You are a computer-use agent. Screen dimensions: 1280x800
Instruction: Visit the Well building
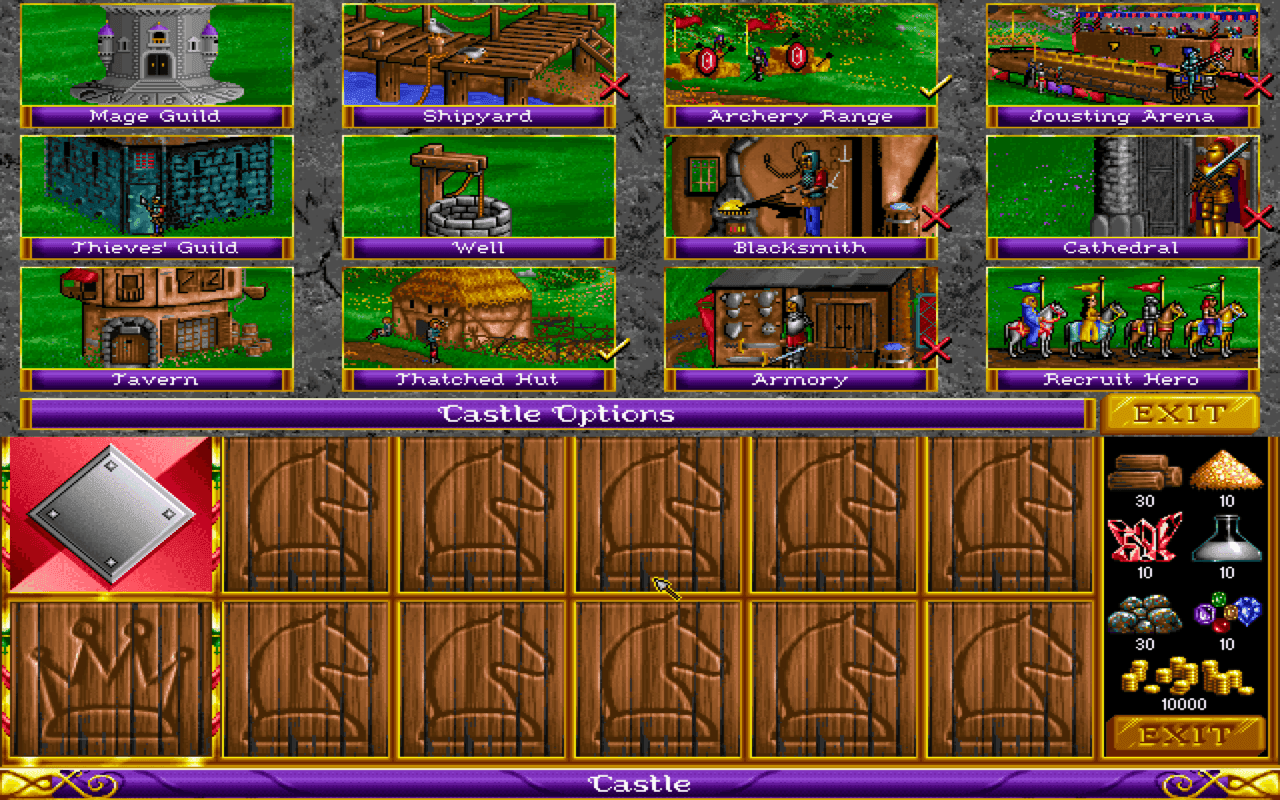pyautogui.click(x=478, y=185)
